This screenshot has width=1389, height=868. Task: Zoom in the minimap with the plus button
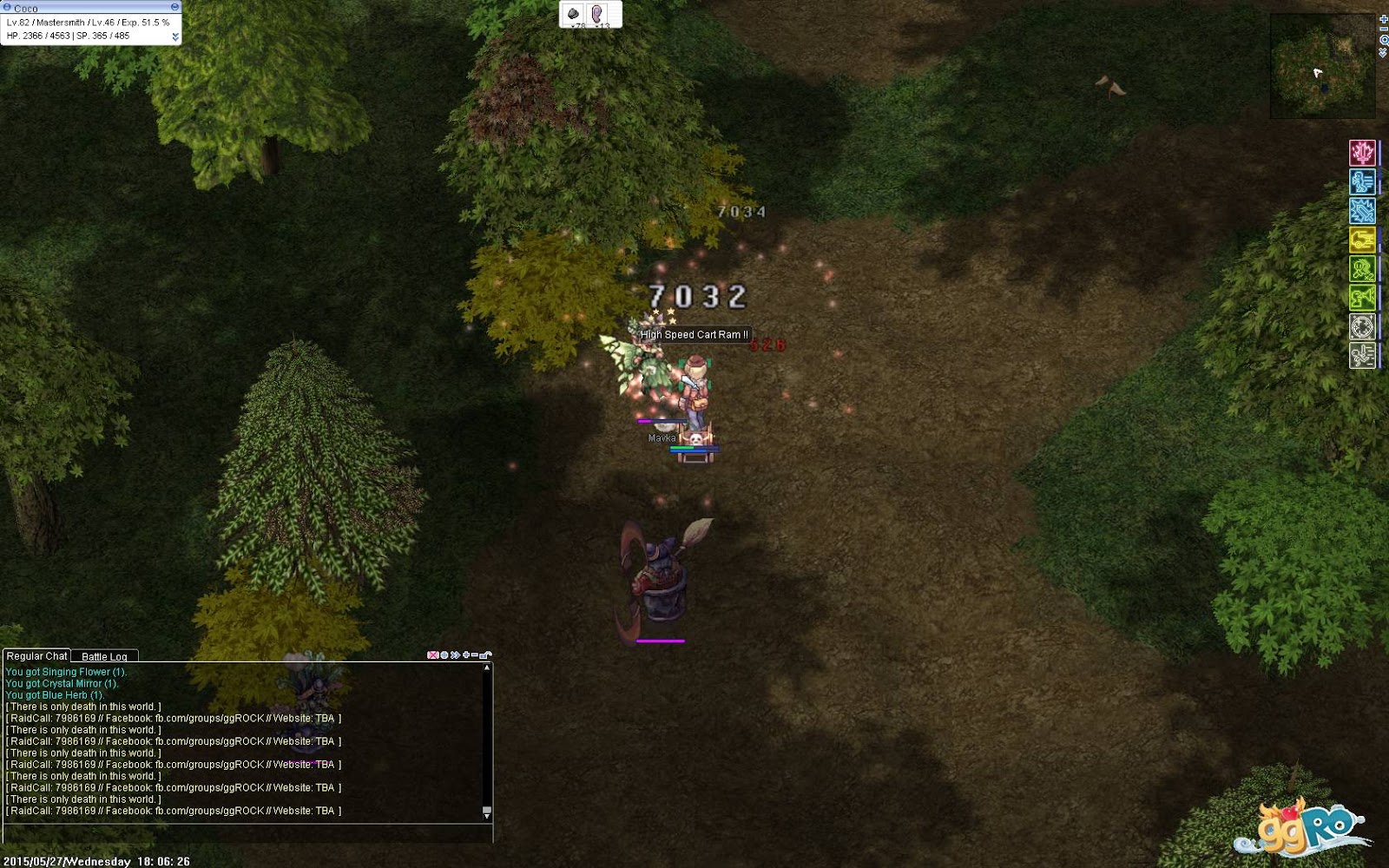coord(1383,19)
